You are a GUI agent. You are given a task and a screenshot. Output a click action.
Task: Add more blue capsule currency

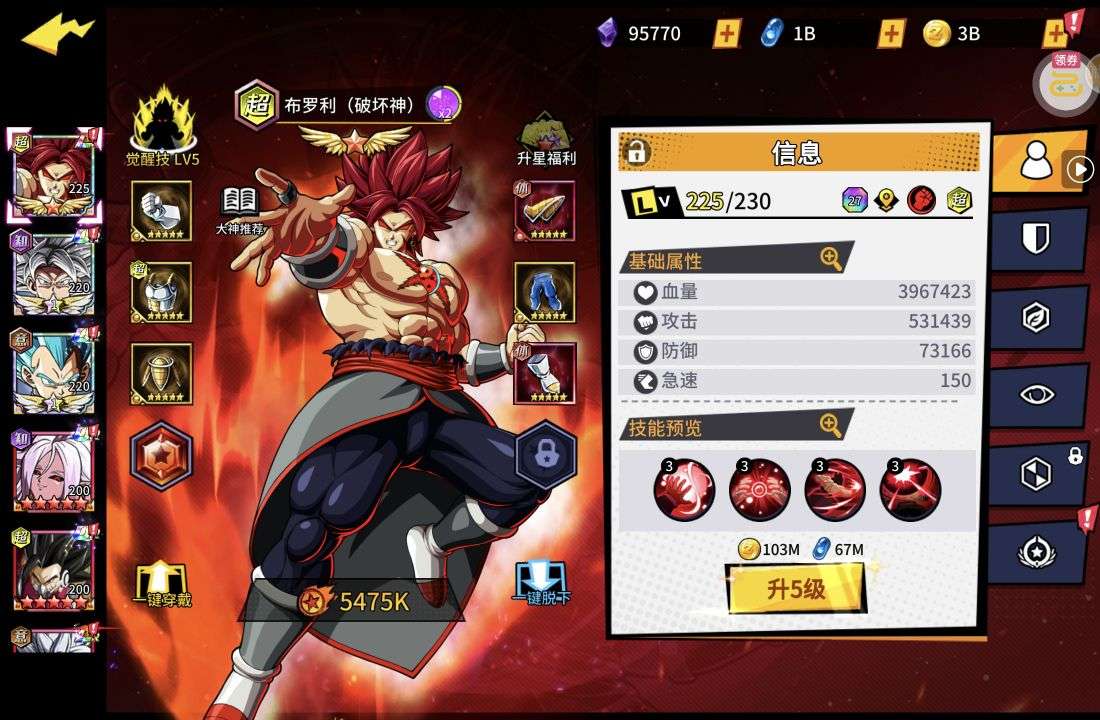pos(891,33)
